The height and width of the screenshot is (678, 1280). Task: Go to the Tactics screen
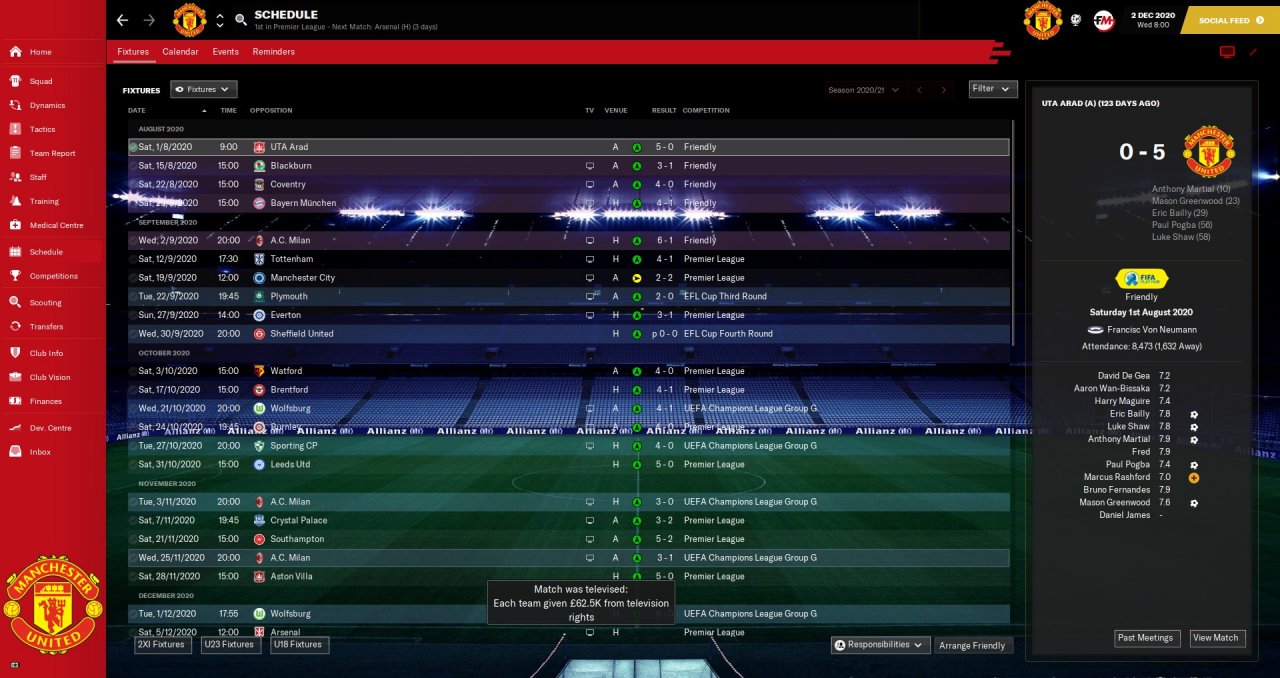coord(42,129)
